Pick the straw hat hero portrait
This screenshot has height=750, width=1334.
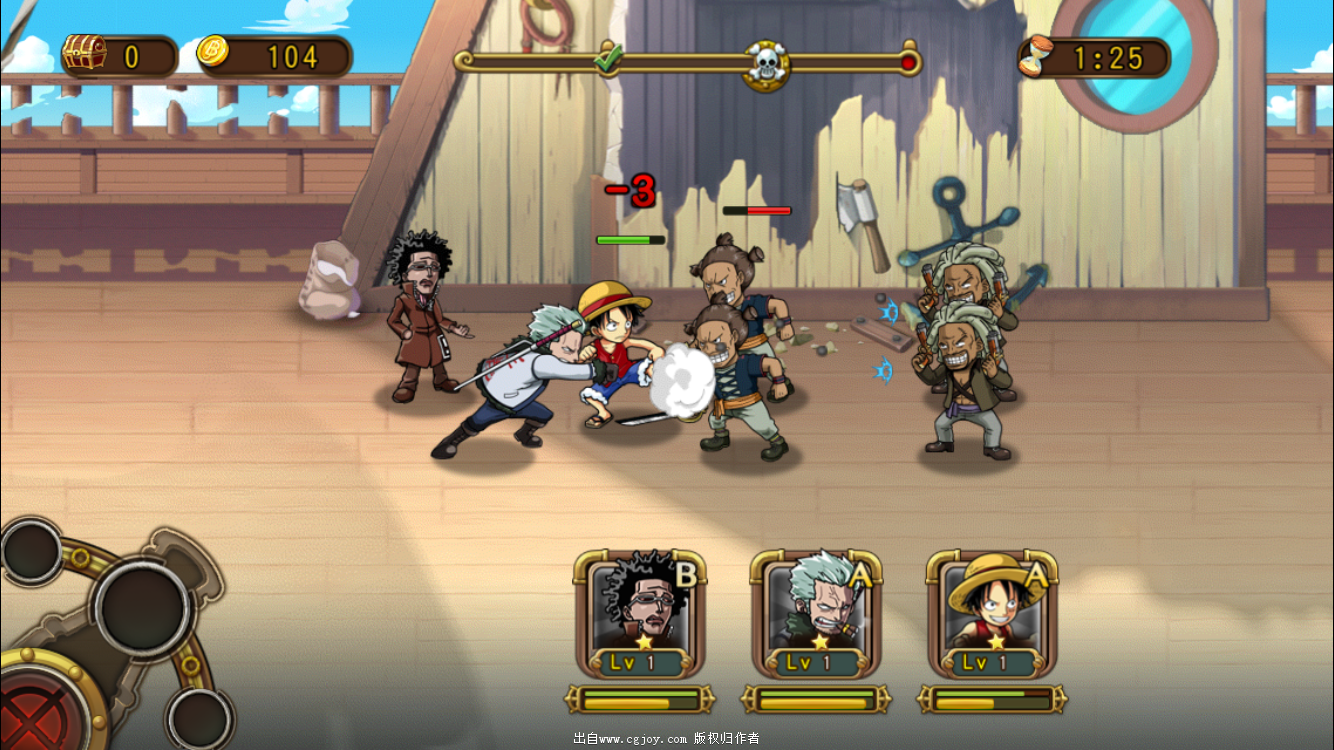992,612
